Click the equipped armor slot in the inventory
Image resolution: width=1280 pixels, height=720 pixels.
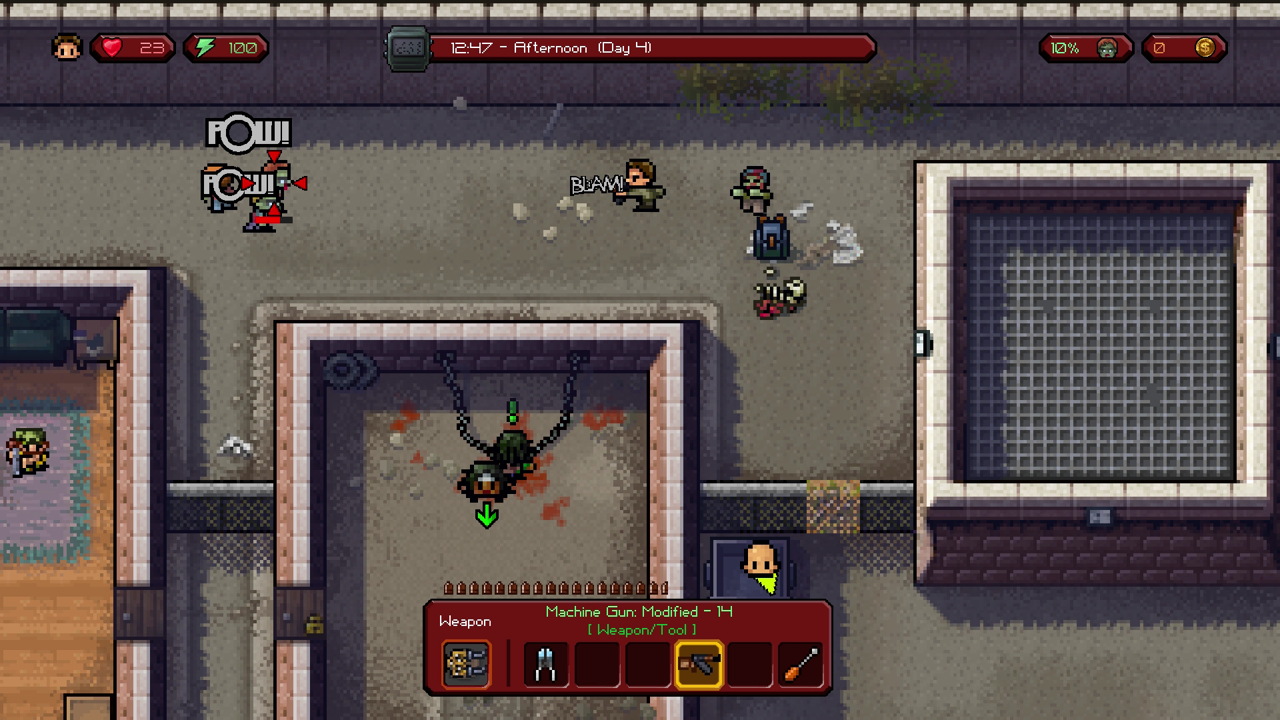click(x=465, y=664)
